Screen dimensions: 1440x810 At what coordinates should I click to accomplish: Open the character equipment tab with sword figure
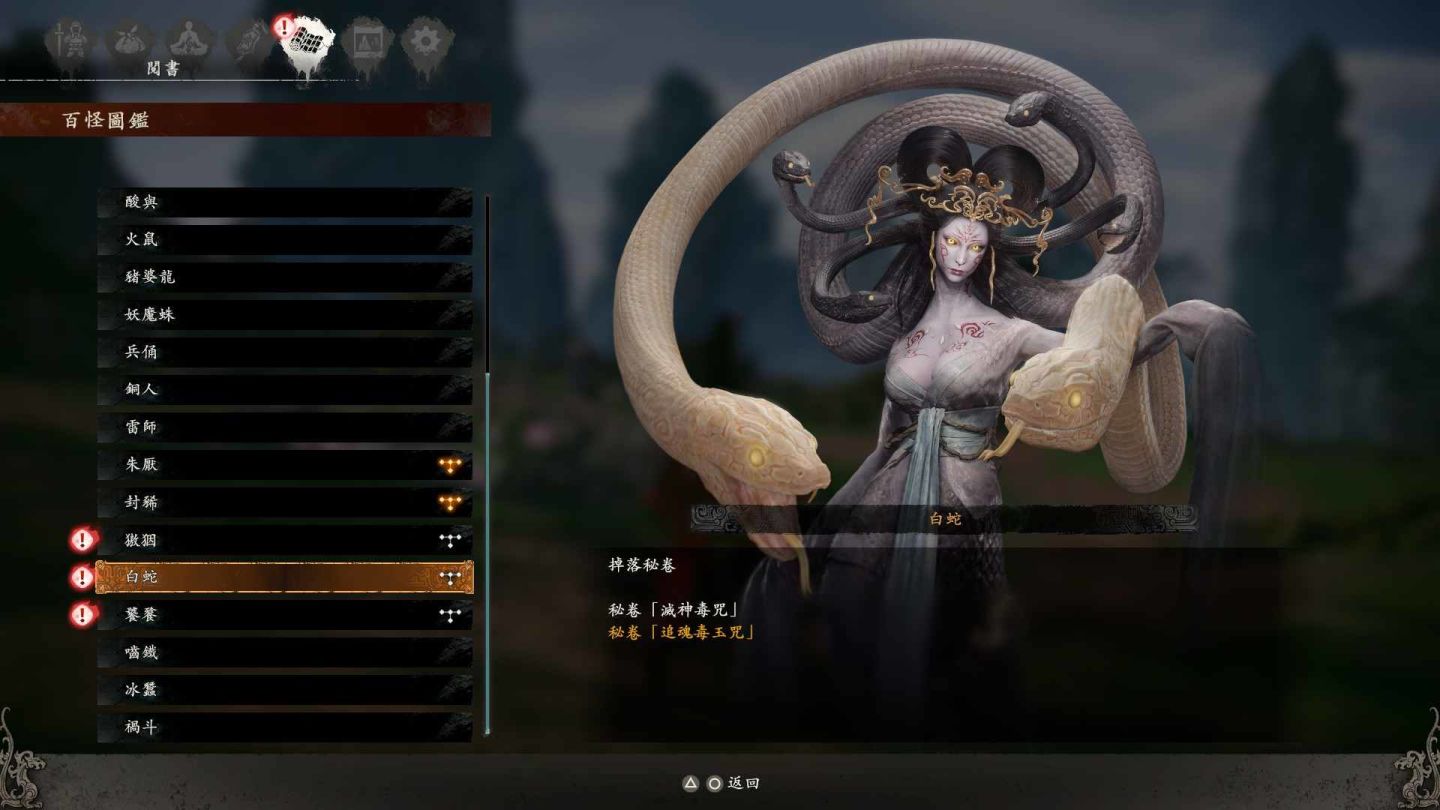click(x=70, y=42)
